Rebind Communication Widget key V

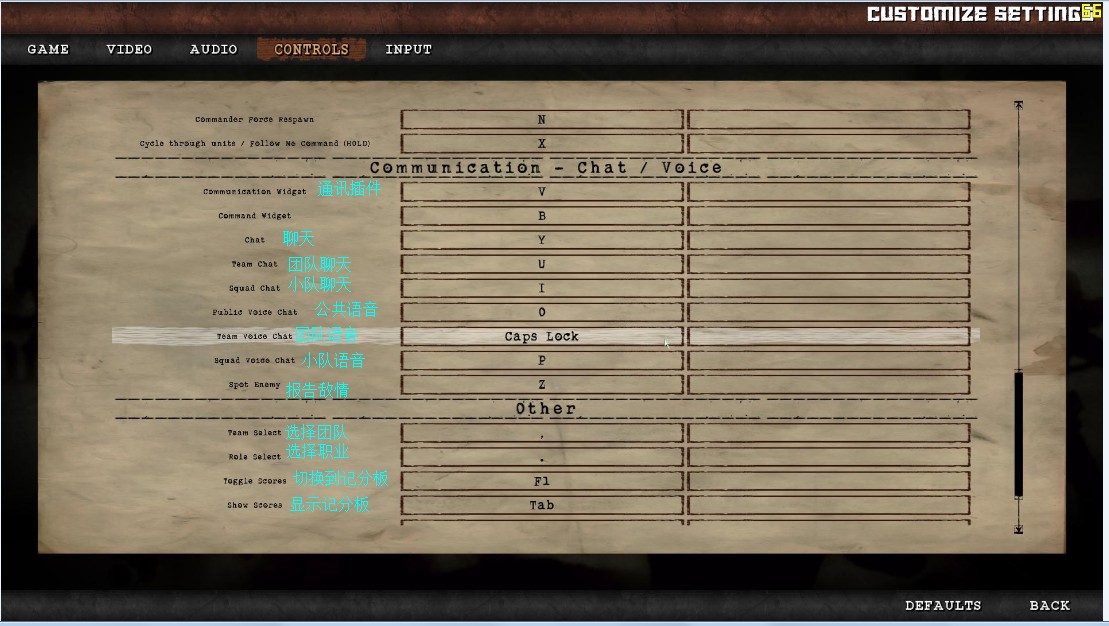pyautogui.click(x=542, y=191)
